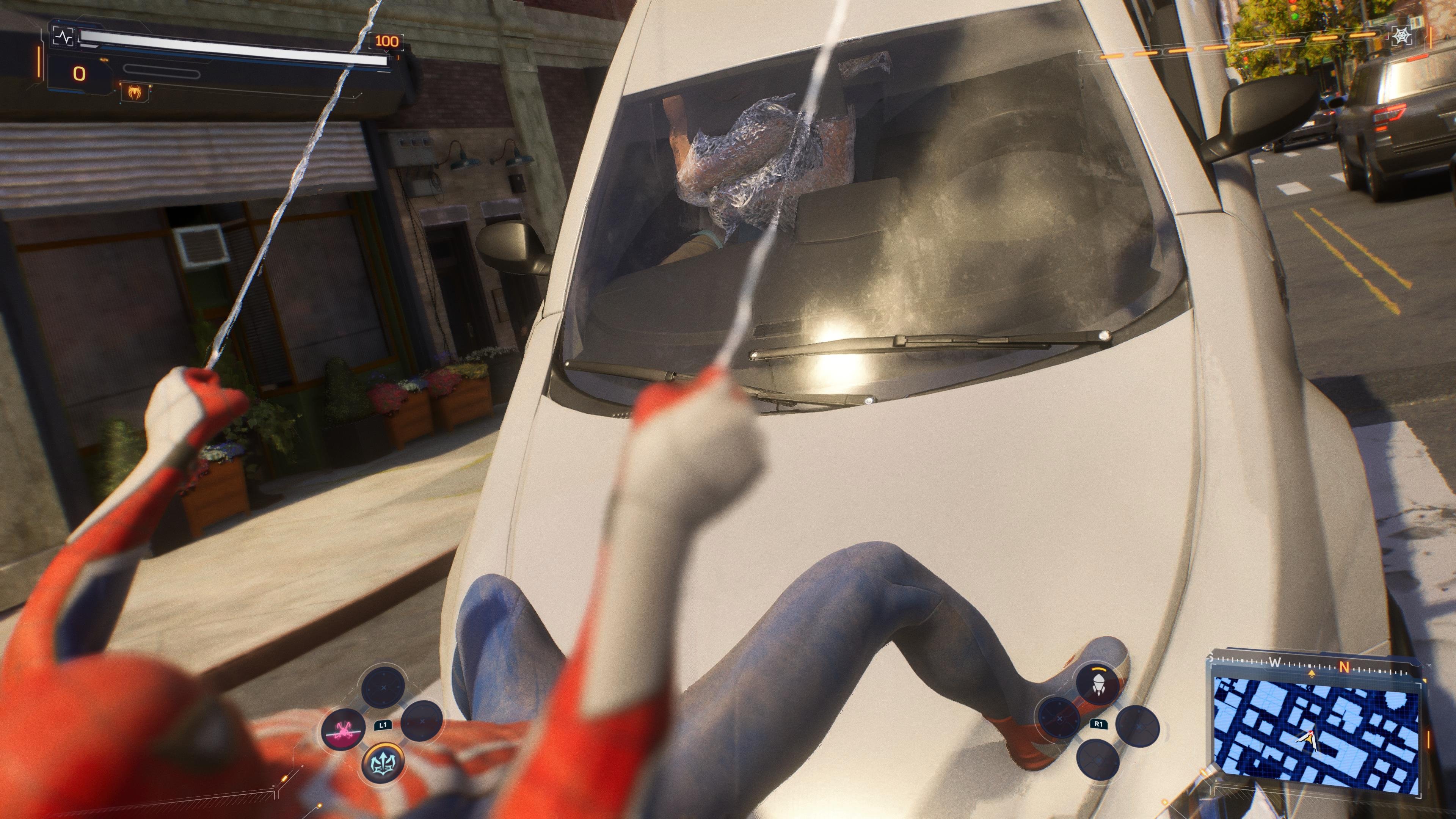Click the W heading on the minimap compass
Image resolution: width=1456 pixels, height=819 pixels.
click(1276, 662)
